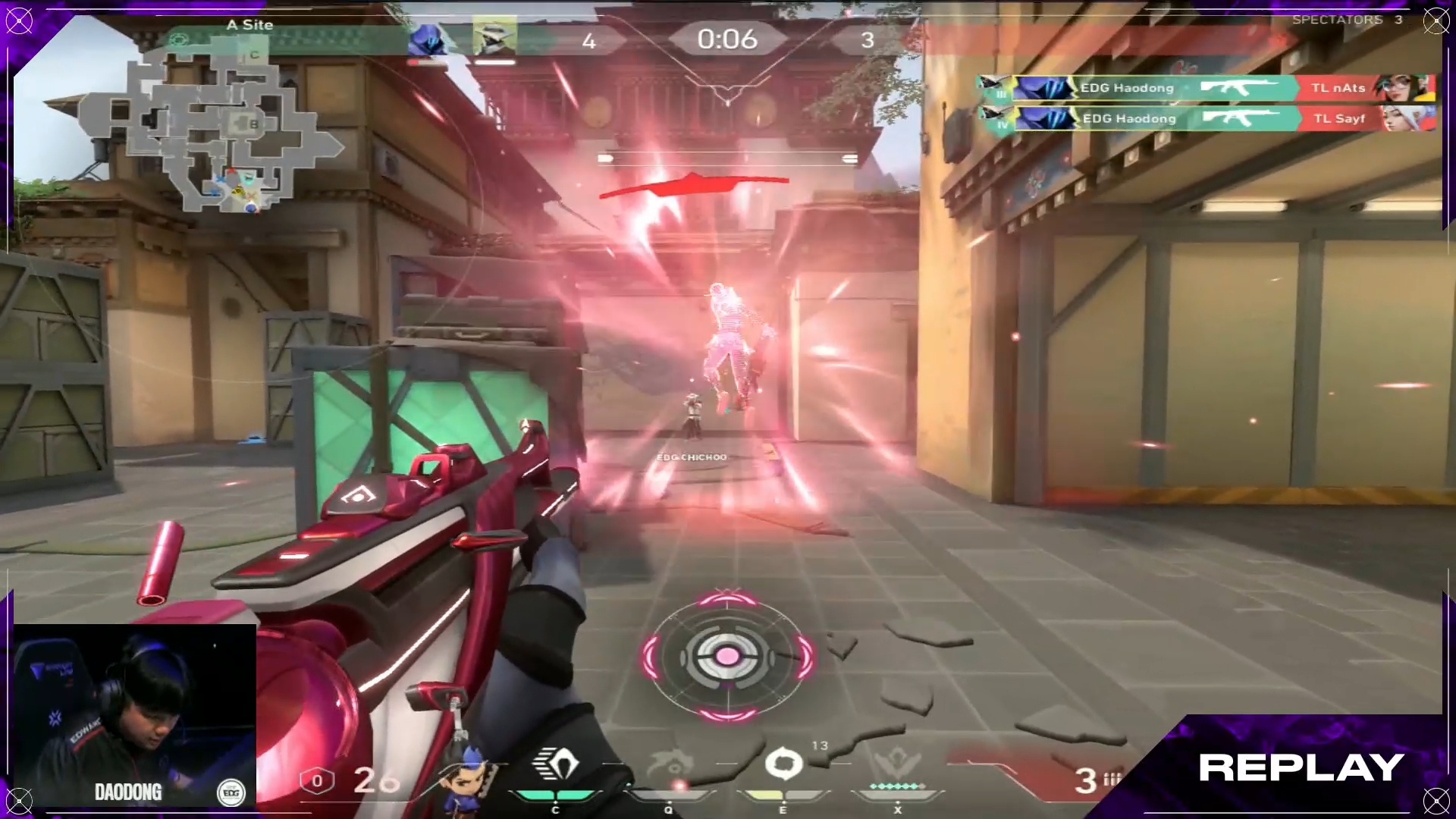This screenshot has height=819, width=1456.
Task: Activate the Gatecrash ability on E
Action: [x=783, y=764]
